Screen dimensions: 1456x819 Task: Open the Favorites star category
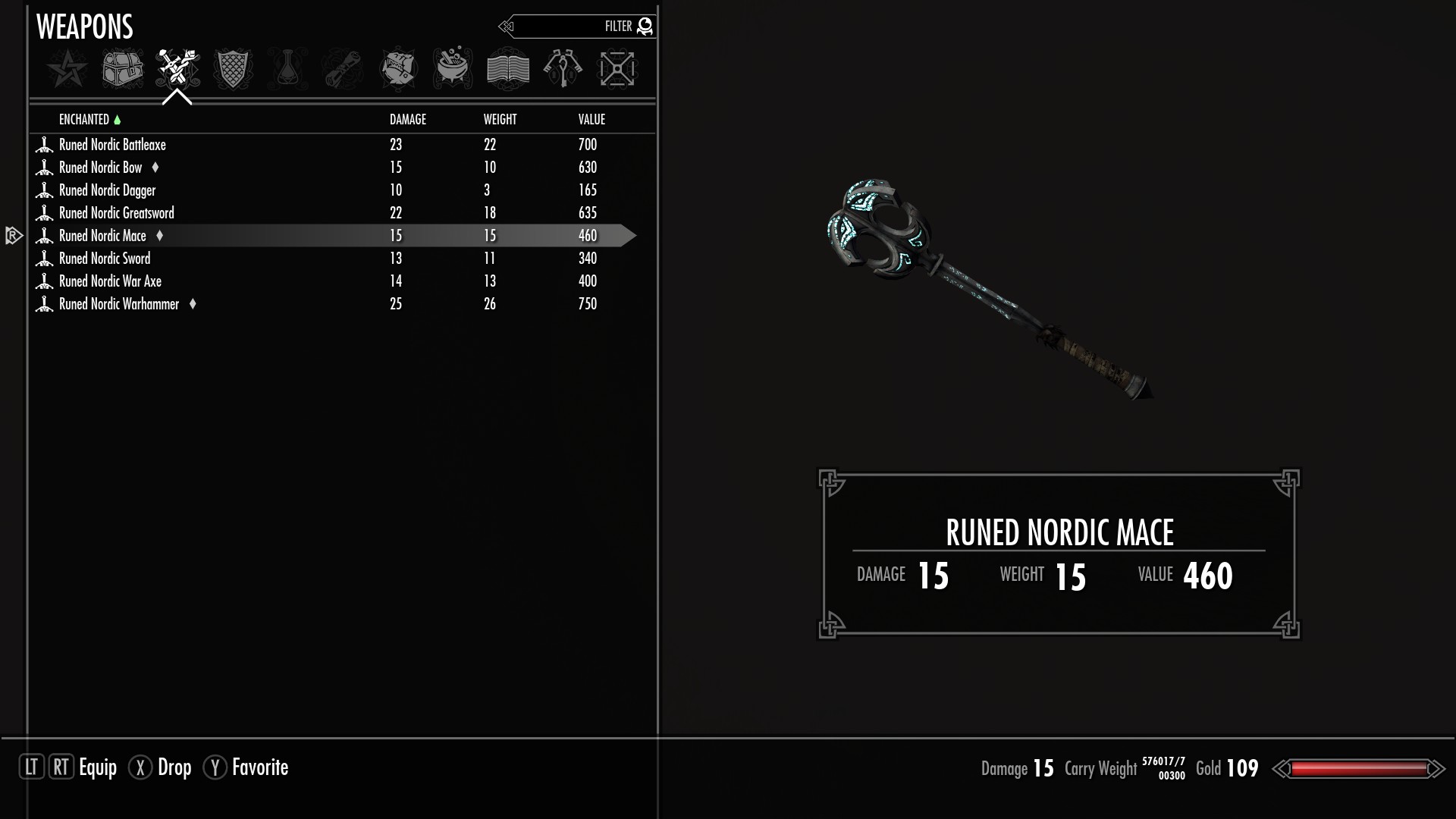67,69
